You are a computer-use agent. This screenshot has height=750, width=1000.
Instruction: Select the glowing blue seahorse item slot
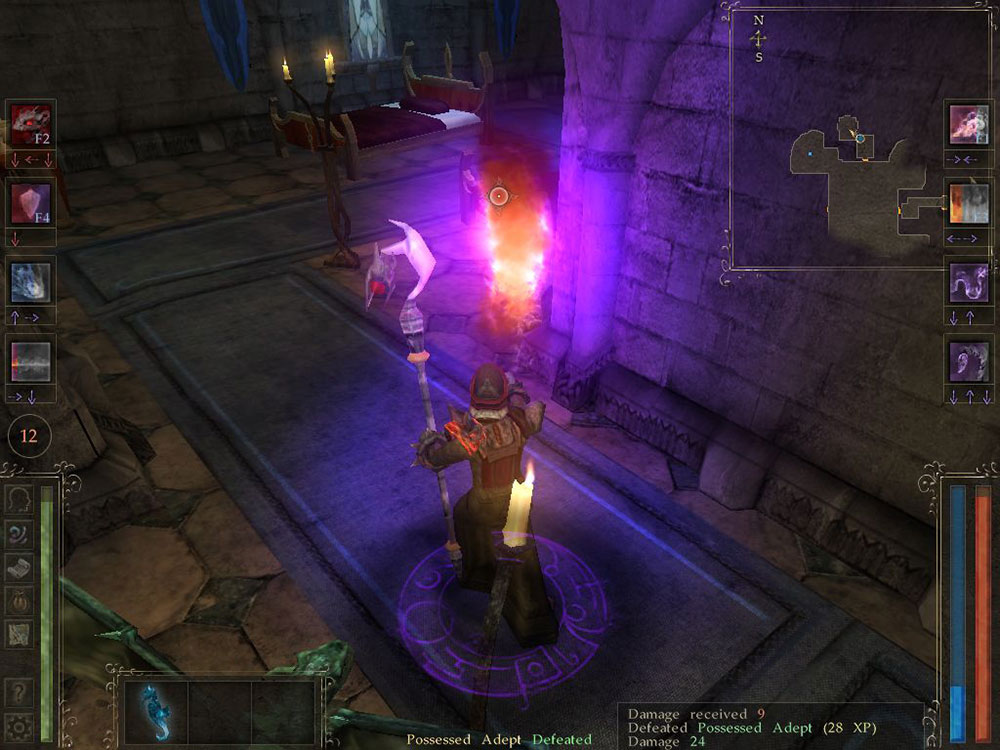pyautogui.click(x=157, y=712)
